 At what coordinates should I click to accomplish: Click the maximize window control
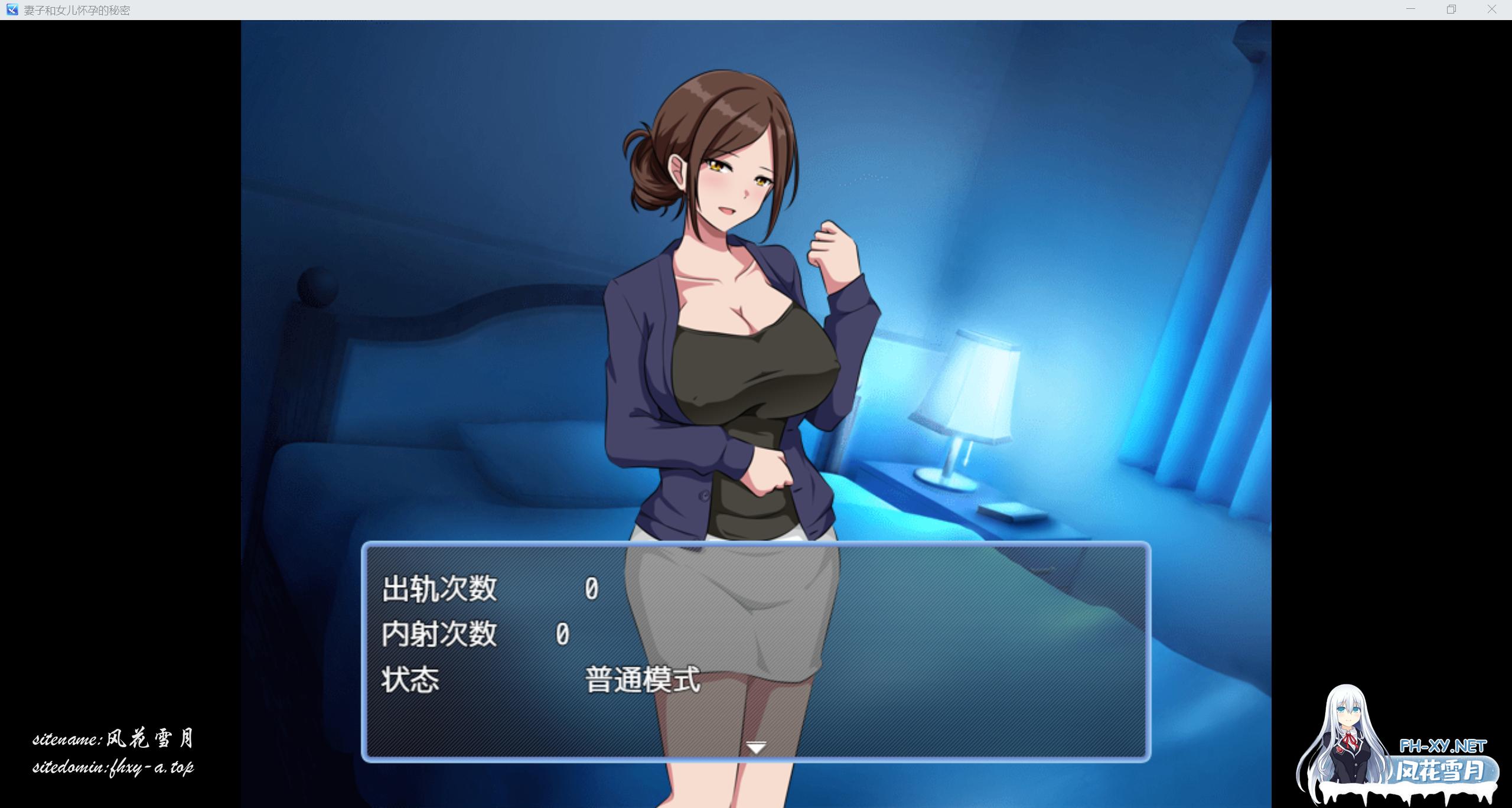coord(1452,9)
